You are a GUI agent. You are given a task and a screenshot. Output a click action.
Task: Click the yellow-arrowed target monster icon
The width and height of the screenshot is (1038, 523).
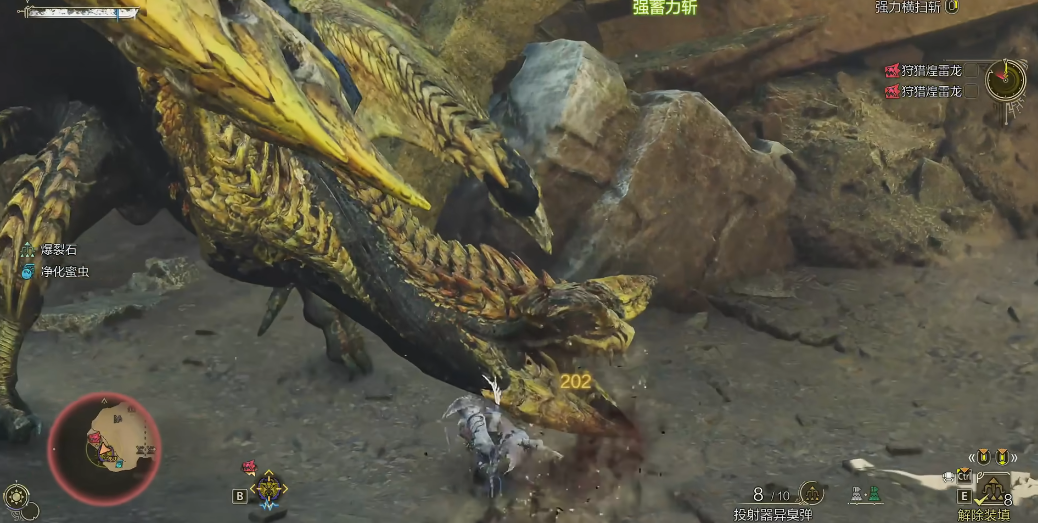pyautogui.click(x=269, y=488)
